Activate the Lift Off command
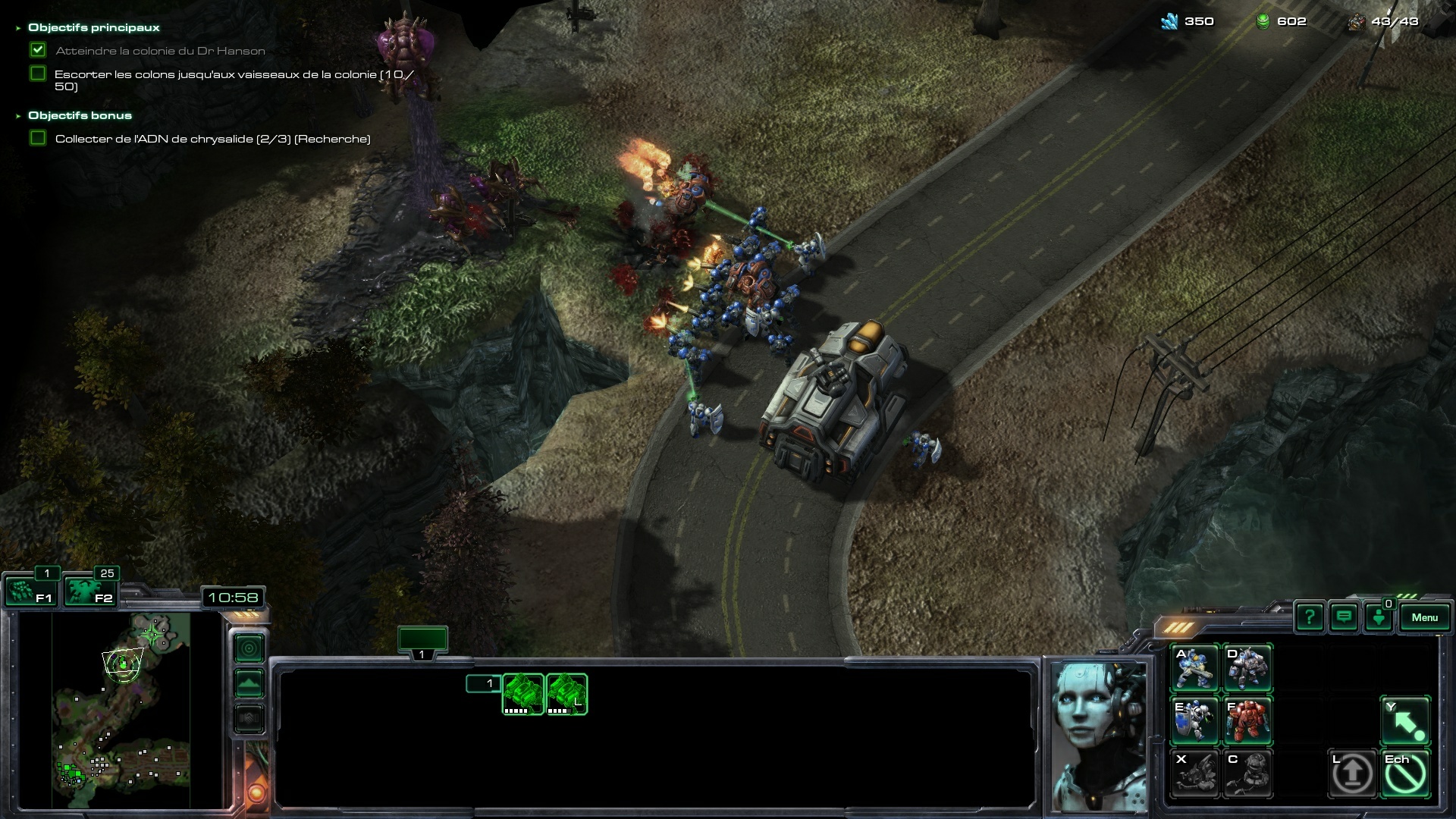The width and height of the screenshot is (1456, 819). 1352,773
